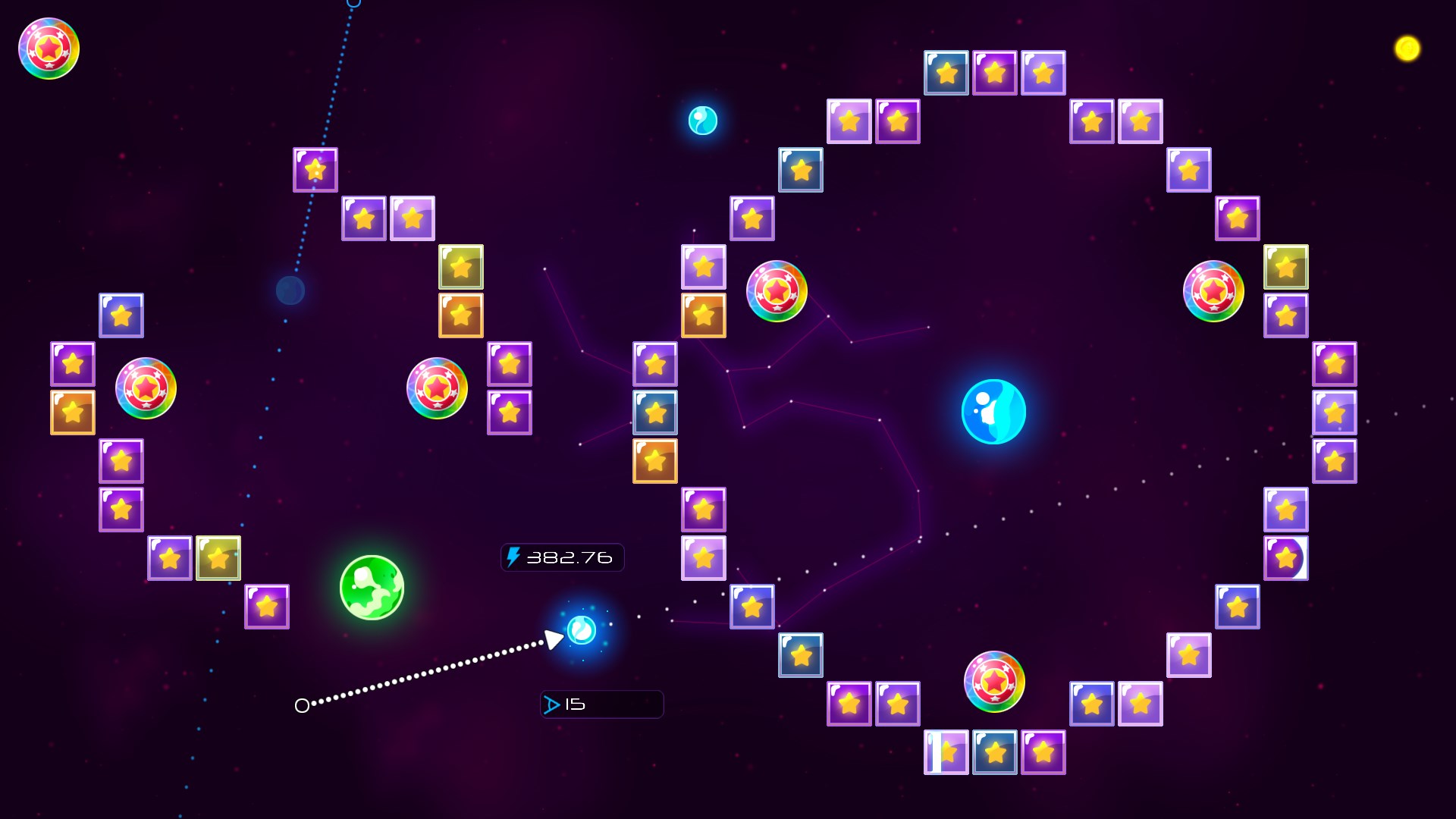Click the green star brick near the top of the ring
Screen dimensions: 1456x819
tap(1286, 267)
